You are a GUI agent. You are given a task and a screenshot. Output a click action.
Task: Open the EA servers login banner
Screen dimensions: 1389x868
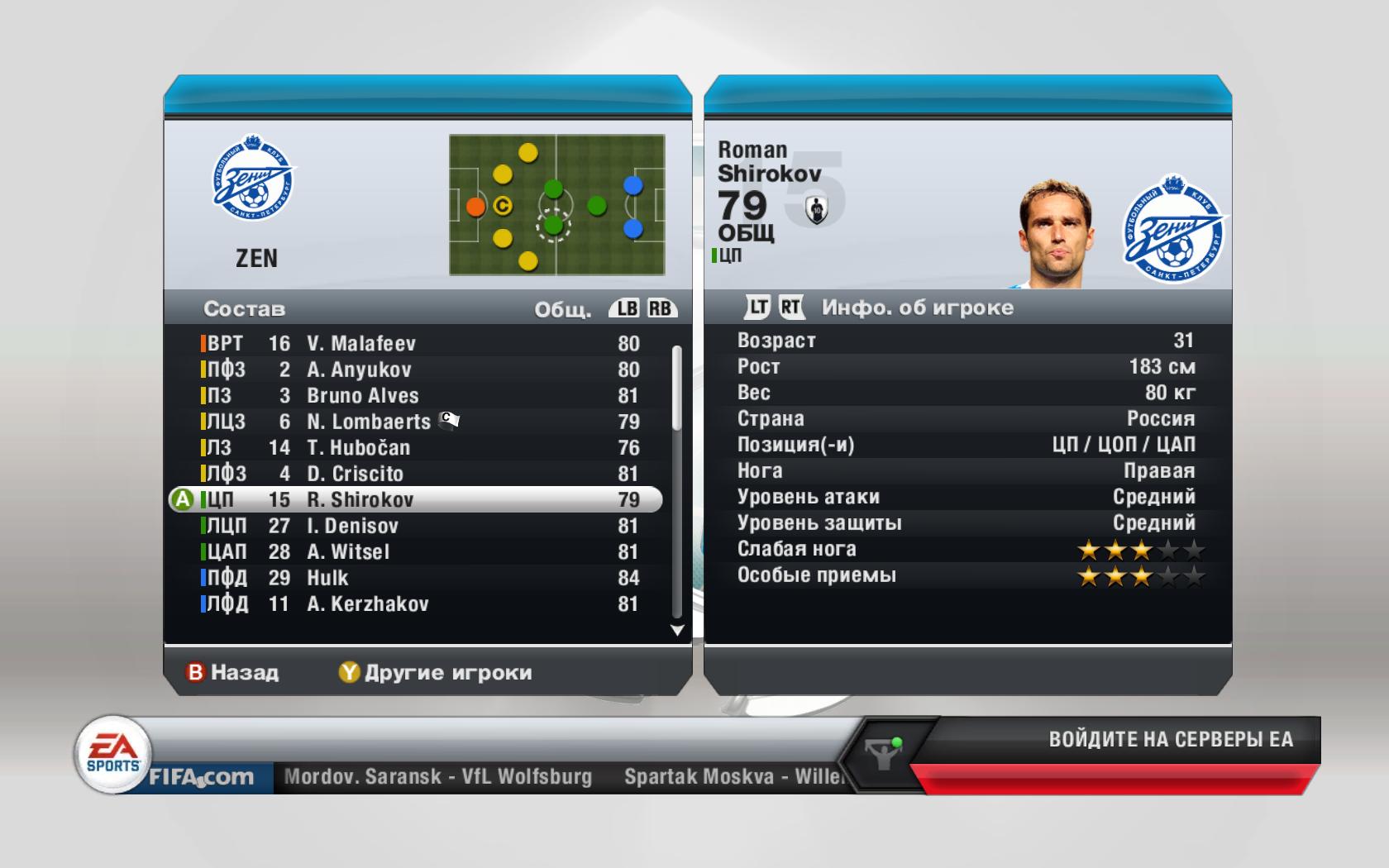(x=1170, y=739)
